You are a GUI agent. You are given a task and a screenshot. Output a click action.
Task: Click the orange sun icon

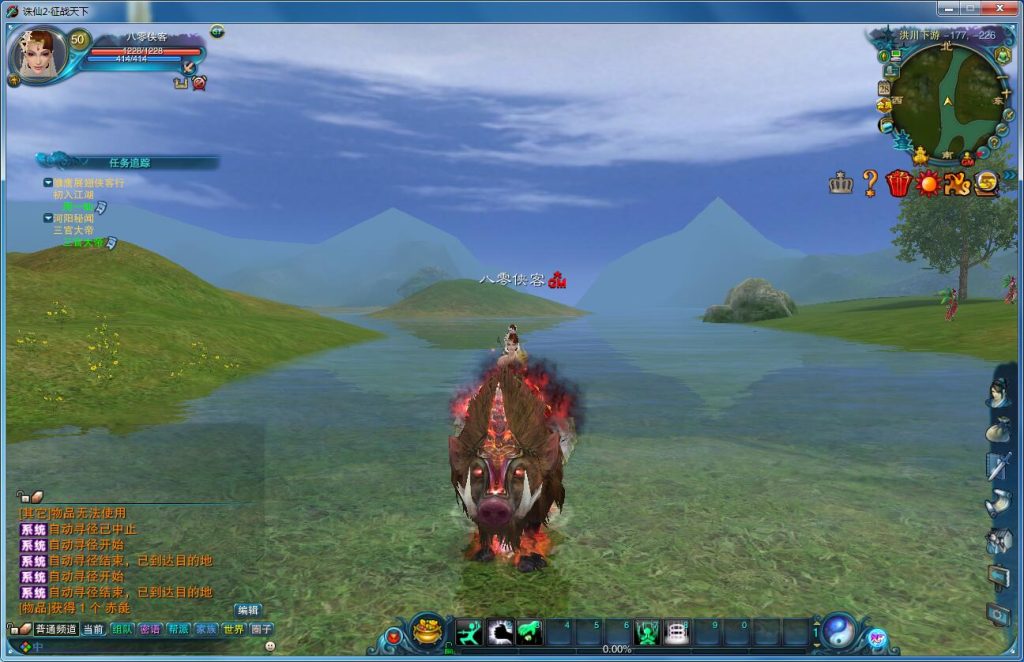pyautogui.click(x=928, y=183)
